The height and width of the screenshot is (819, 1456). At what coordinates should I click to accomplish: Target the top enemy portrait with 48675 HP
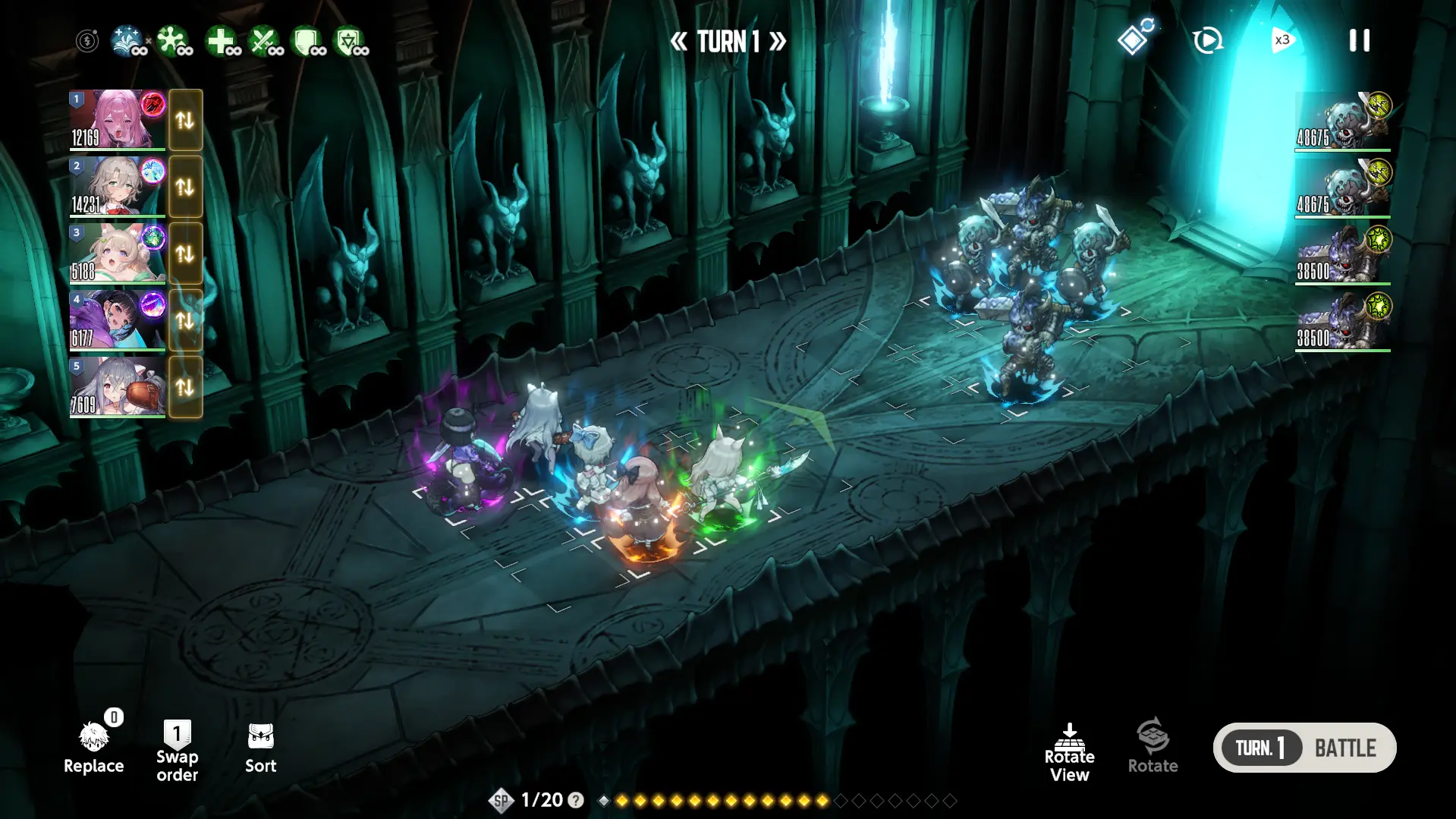[x=1342, y=121]
